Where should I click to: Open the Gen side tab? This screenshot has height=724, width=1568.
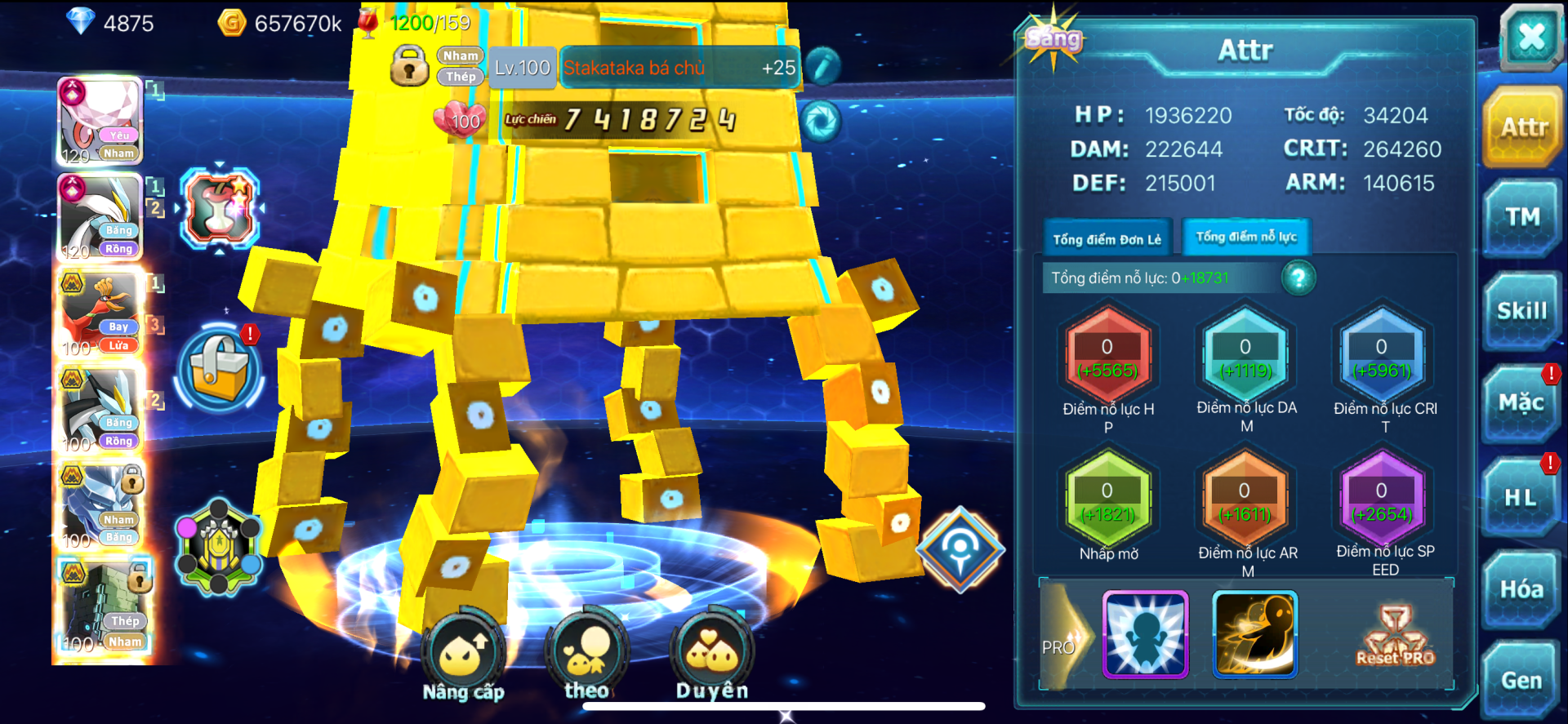pos(1521,681)
